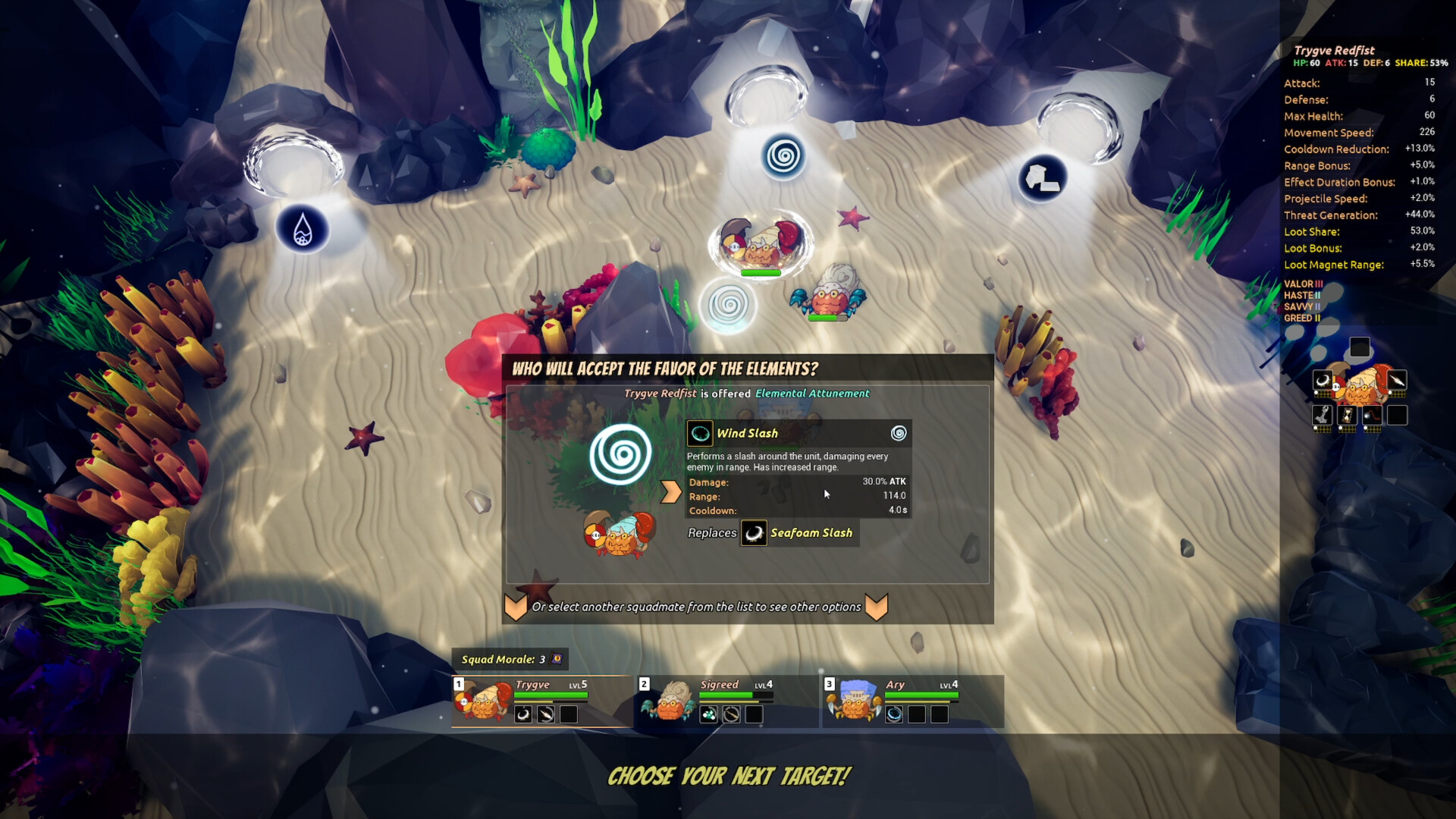Choose the rock element path marker
Viewport: 1456px width, 819px height.
(x=1042, y=179)
